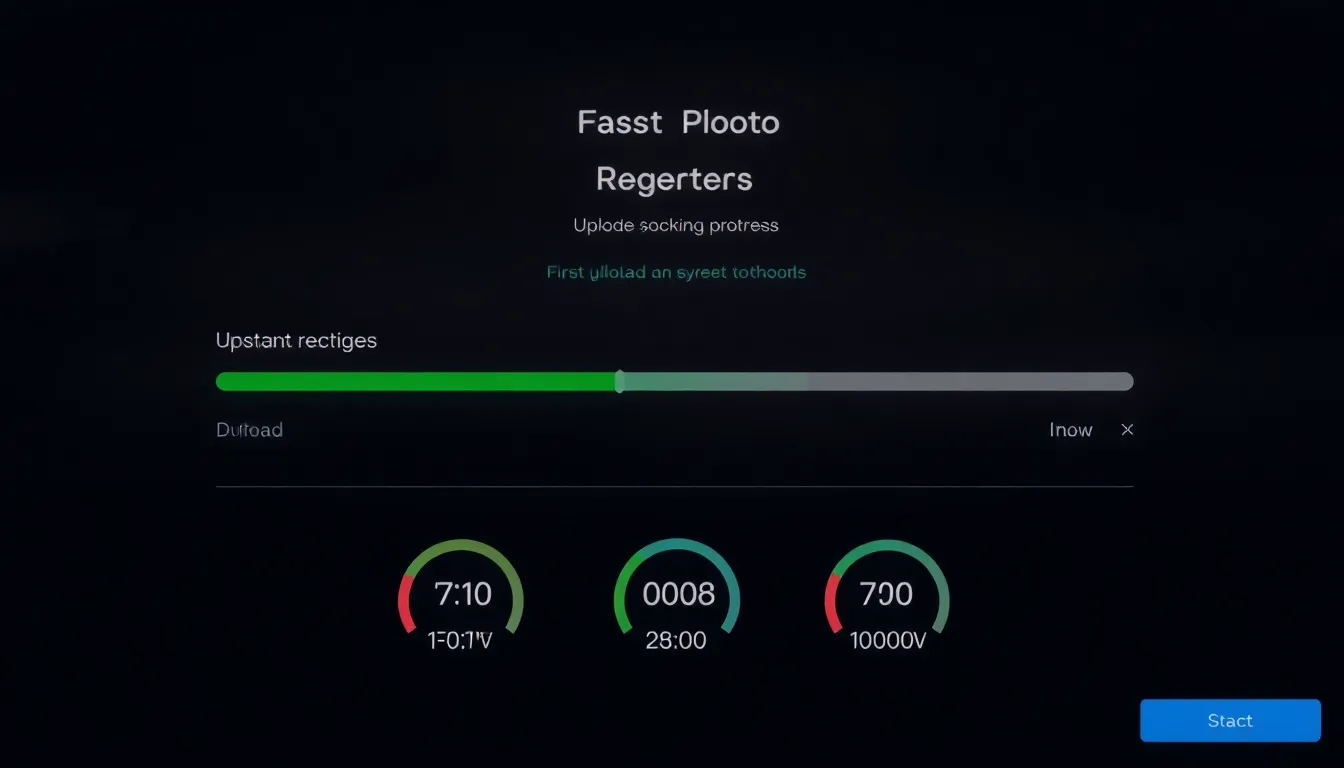Select the 7:10 gauge dial
This screenshot has width=1344, height=768.
tap(461, 594)
